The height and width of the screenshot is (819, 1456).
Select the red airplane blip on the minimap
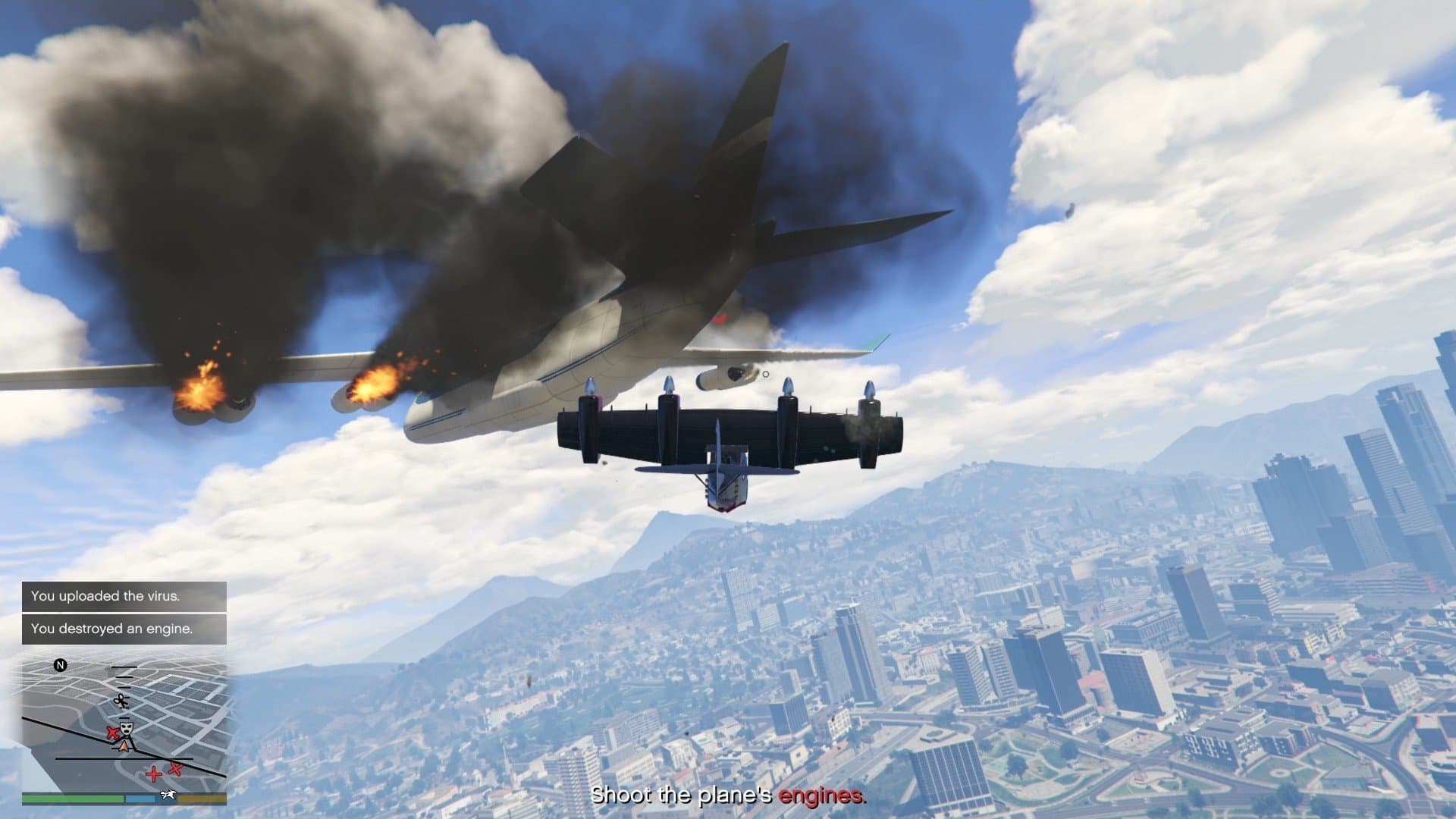coord(113,733)
